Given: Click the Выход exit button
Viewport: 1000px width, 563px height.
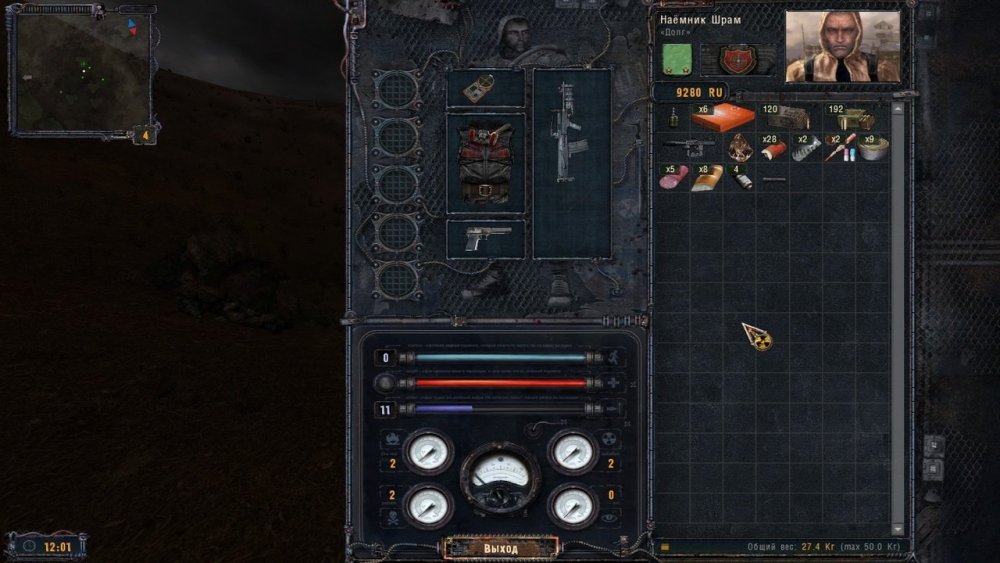Looking at the screenshot, I should (x=500, y=548).
